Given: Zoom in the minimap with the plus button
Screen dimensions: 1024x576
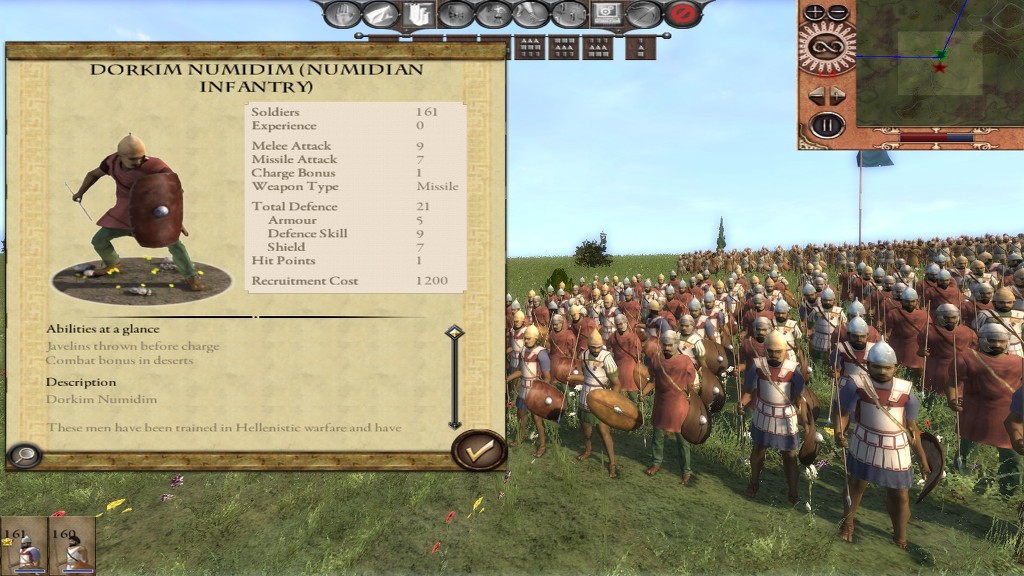Looking at the screenshot, I should pos(815,13).
